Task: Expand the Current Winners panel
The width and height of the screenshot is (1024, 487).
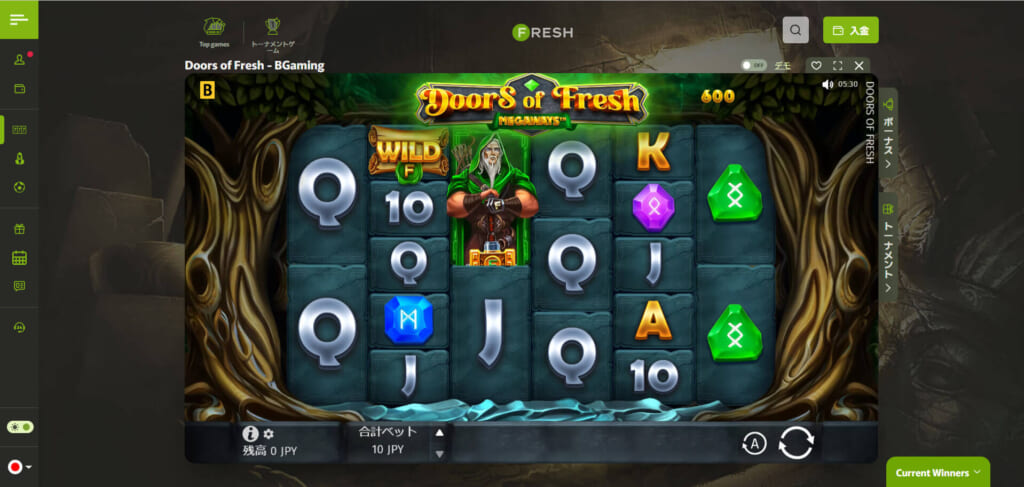Action: (937, 472)
